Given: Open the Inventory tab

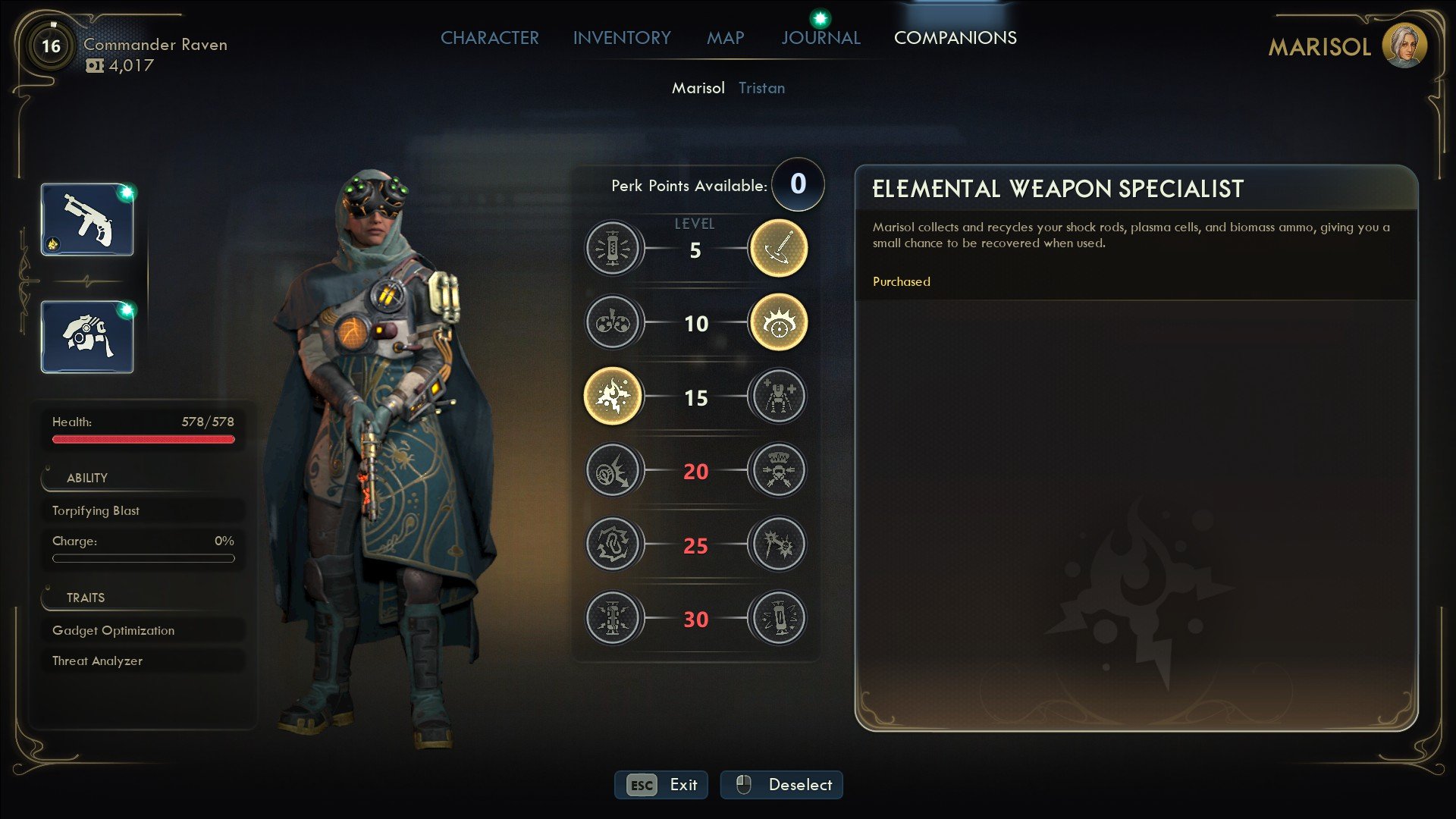Looking at the screenshot, I should (x=622, y=38).
